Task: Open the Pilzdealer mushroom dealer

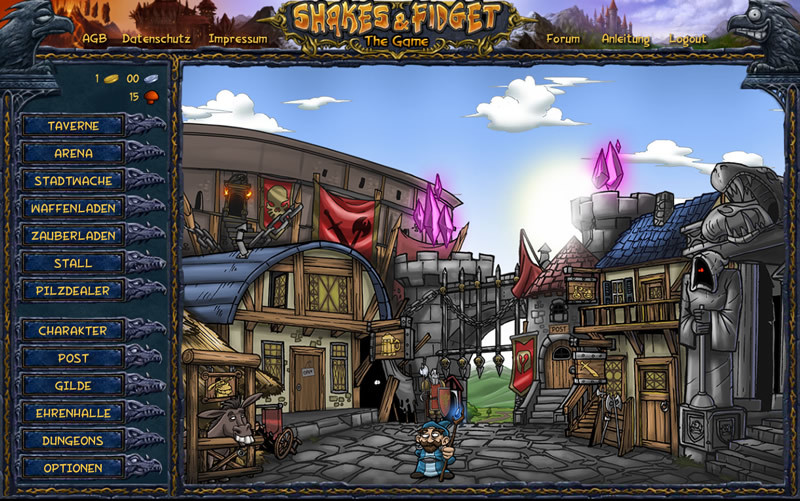Action: click(x=73, y=290)
